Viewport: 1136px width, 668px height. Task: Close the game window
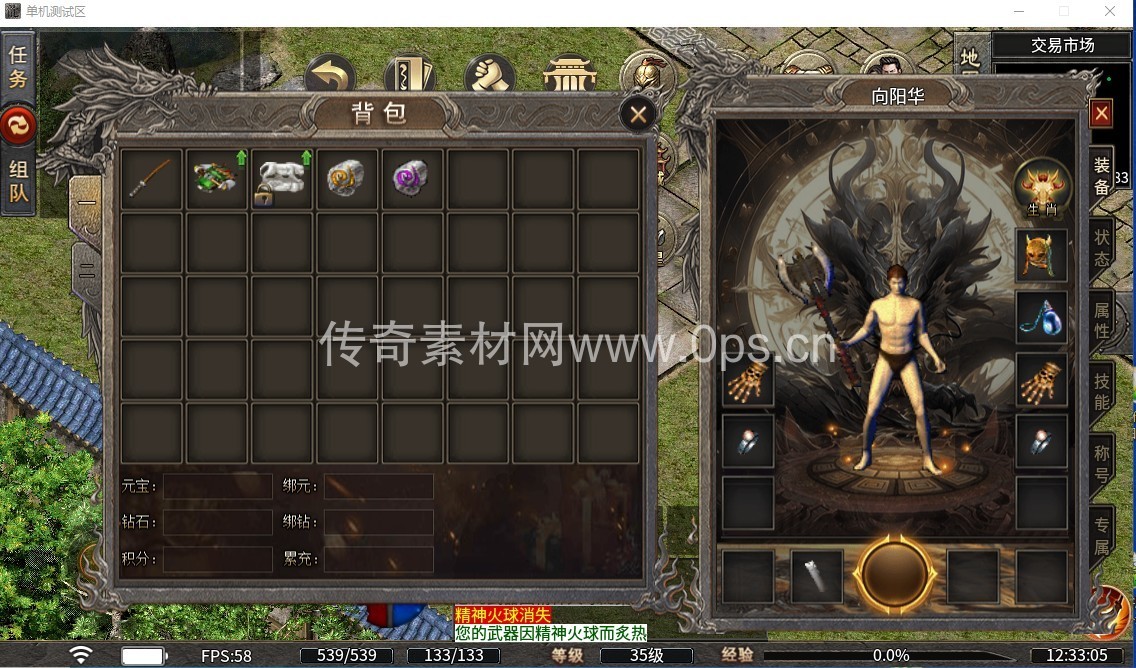tap(1110, 11)
